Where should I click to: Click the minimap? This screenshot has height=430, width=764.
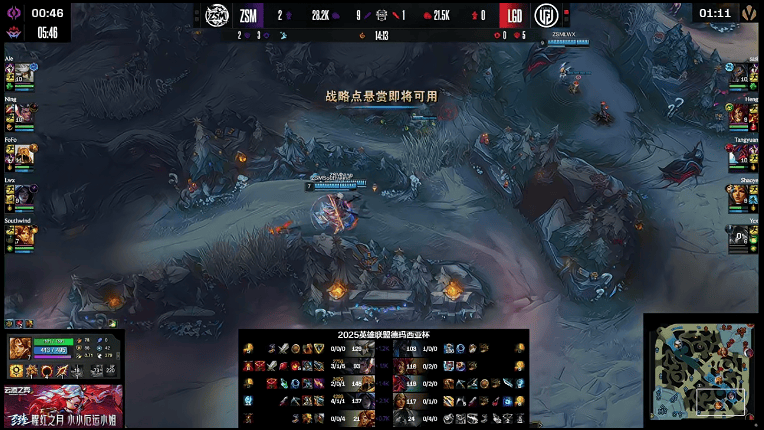[x=700, y=372]
